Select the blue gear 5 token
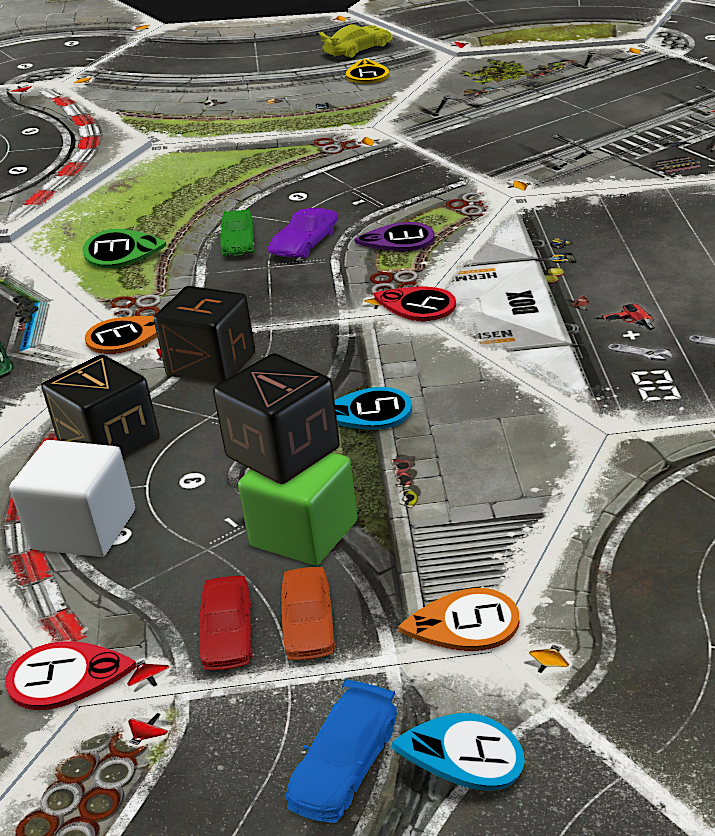The width and height of the screenshot is (715, 836). tap(371, 406)
